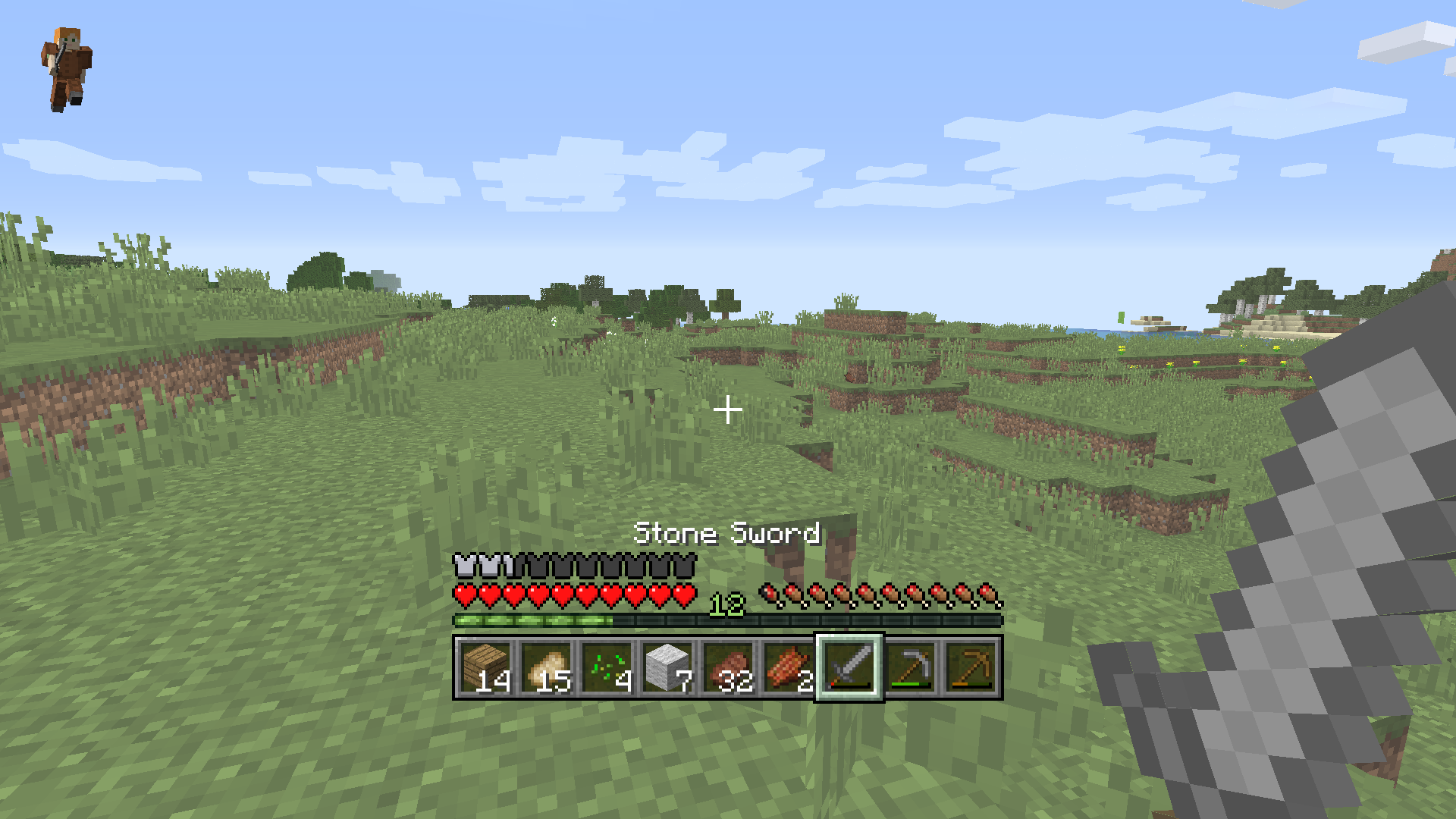This screenshot has width=1456, height=819.
Task: Click the equipped Stone Sword slot
Action: coord(849,670)
